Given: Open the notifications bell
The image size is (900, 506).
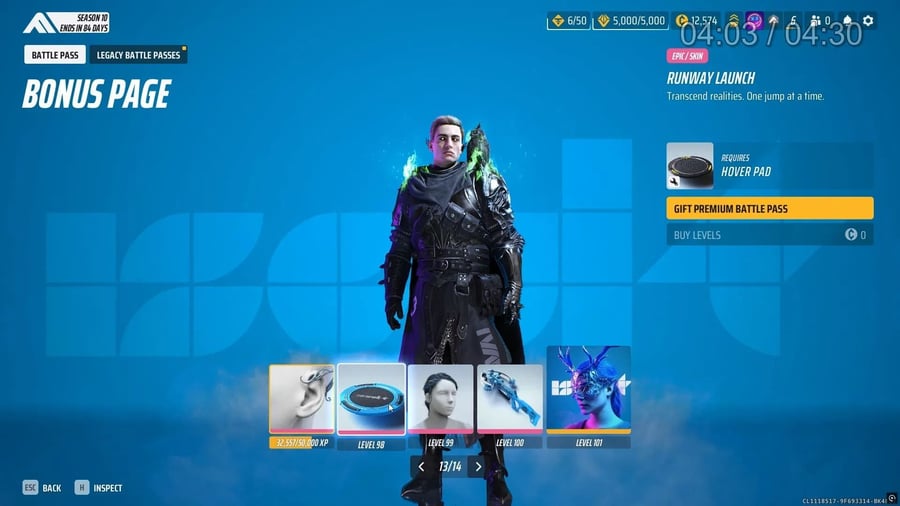Looking at the screenshot, I should [848, 20].
